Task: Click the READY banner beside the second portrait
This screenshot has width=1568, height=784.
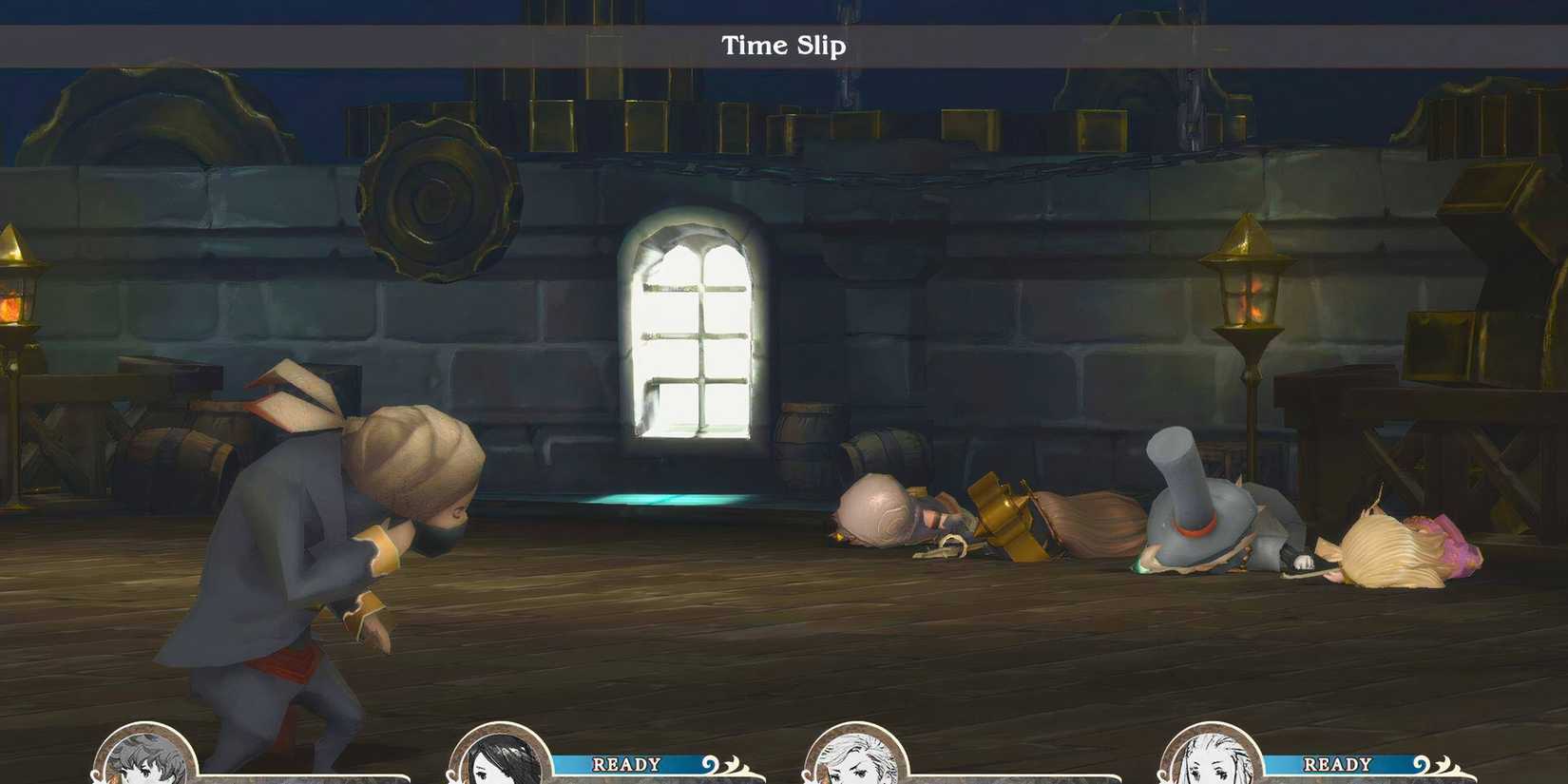Action: [625, 763]
